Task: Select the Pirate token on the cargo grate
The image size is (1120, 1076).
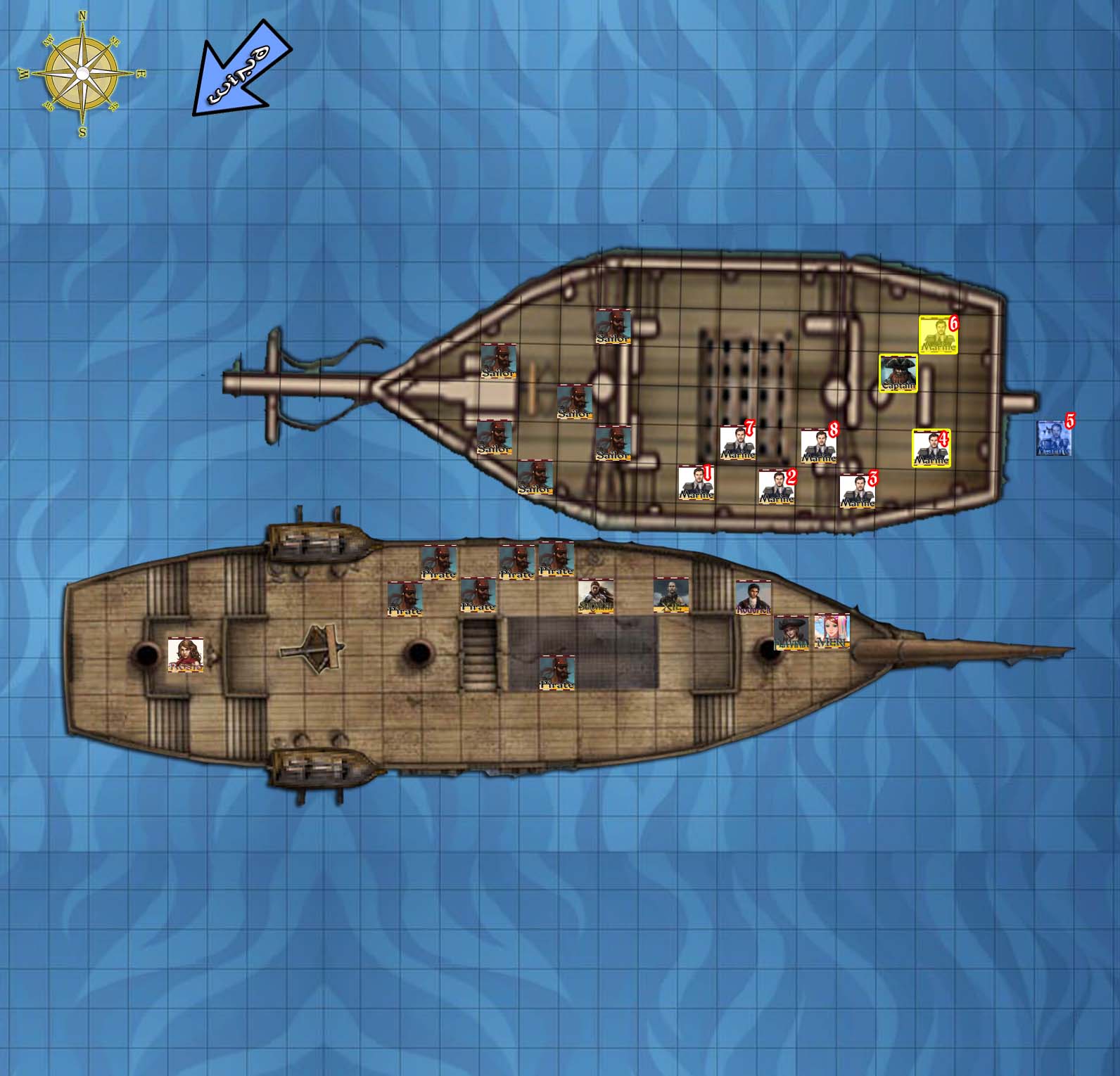Action: point(556,672)
